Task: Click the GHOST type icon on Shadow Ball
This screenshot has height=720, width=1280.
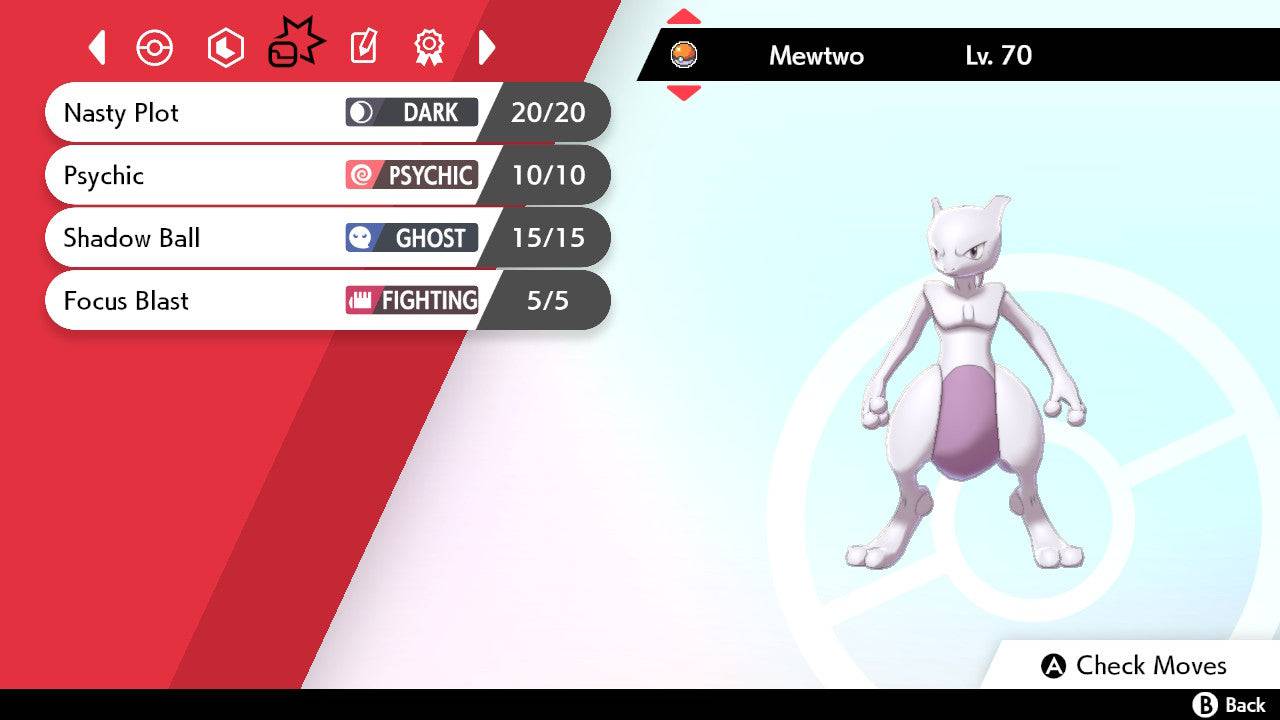Action: pyautogui.click(x=362, y=238)
